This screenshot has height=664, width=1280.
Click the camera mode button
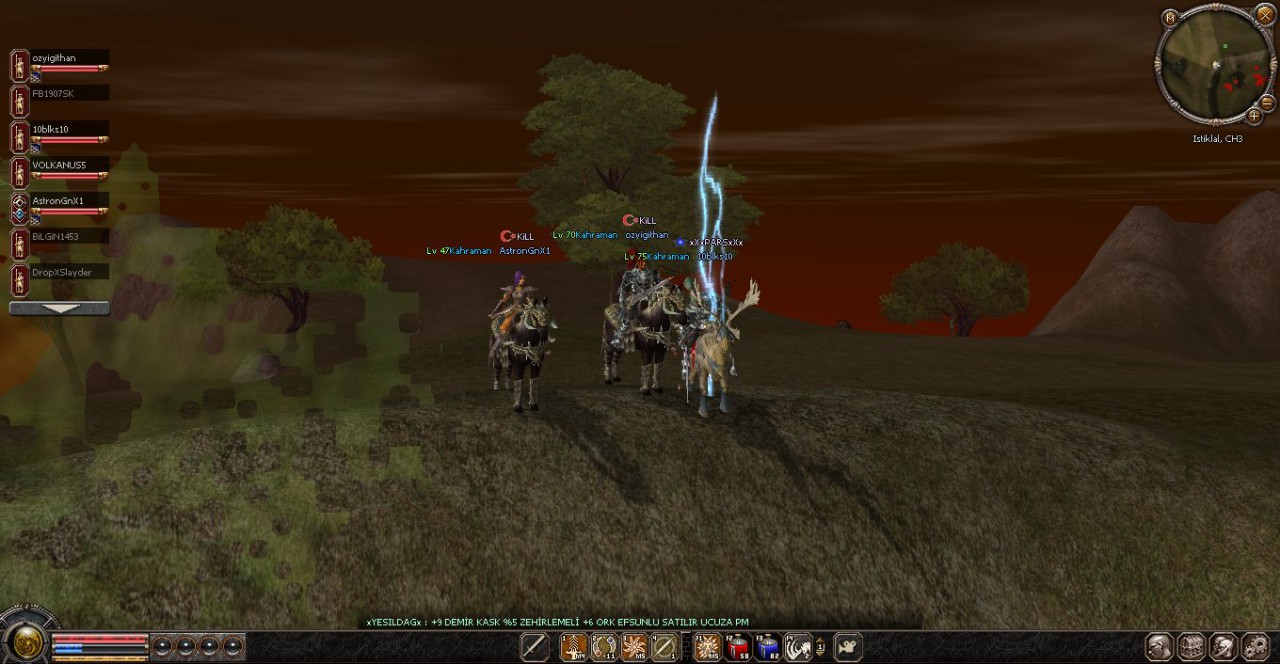point(847,647)
